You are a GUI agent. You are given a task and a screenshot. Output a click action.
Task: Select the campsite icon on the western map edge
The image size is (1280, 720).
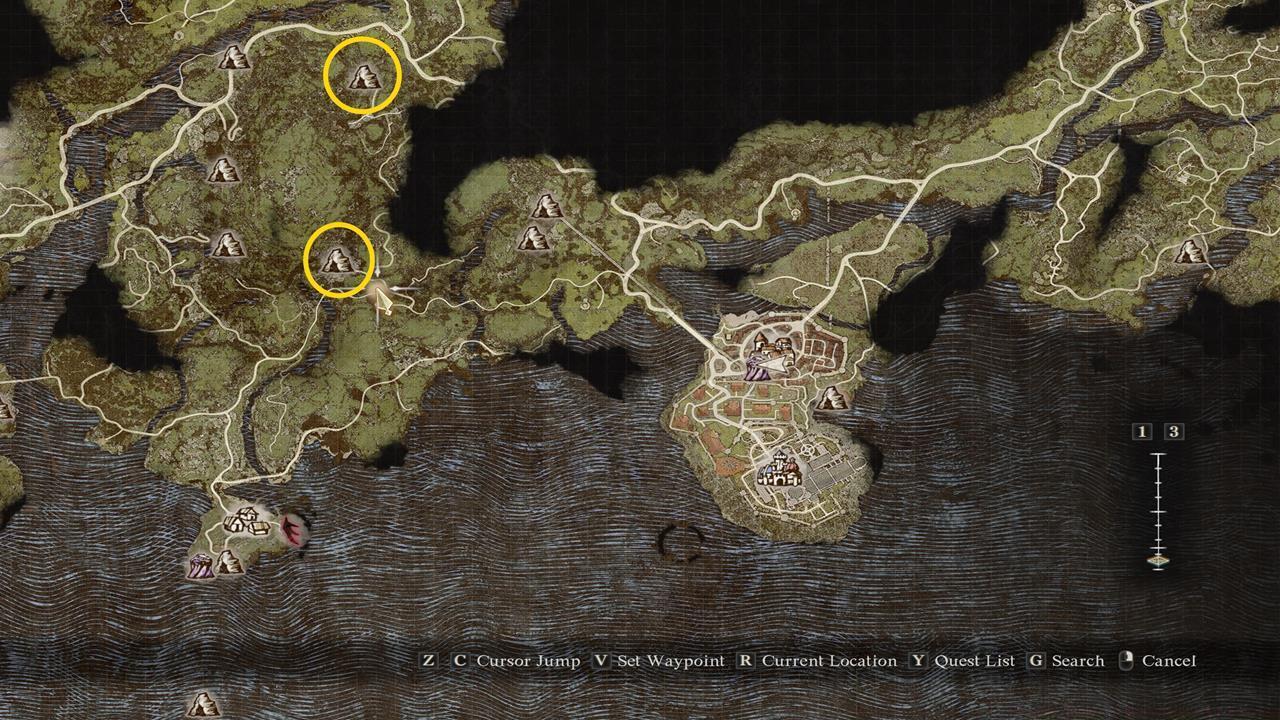pos(222,168)
